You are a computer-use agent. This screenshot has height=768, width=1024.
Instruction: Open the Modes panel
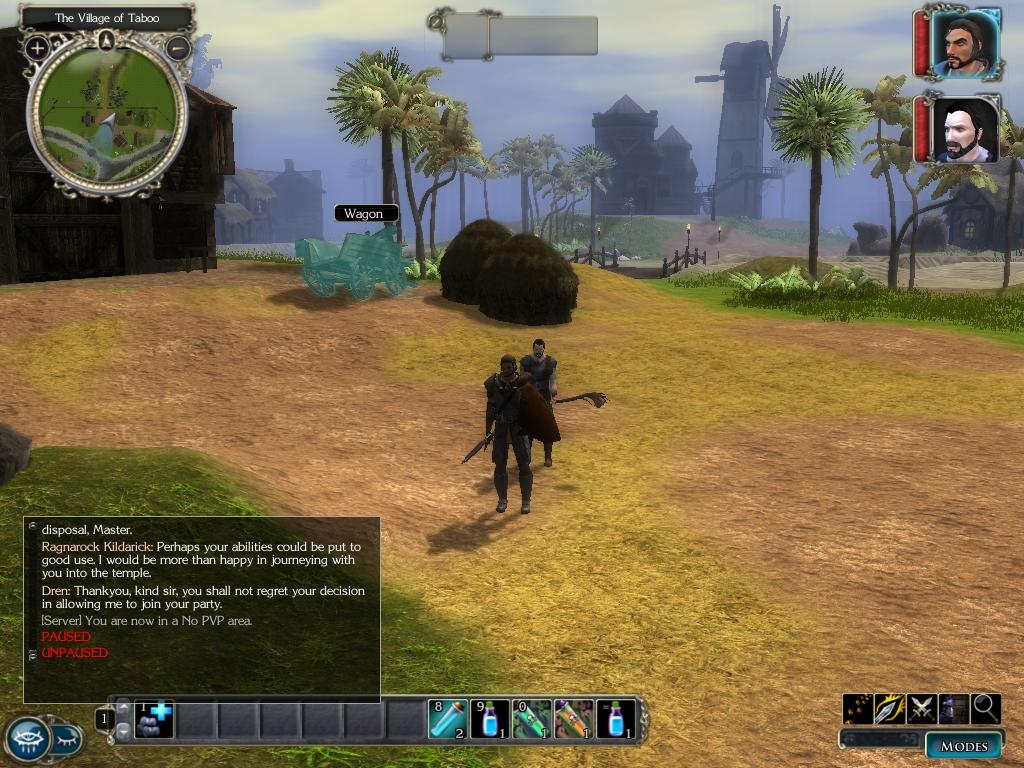[964, 746]
